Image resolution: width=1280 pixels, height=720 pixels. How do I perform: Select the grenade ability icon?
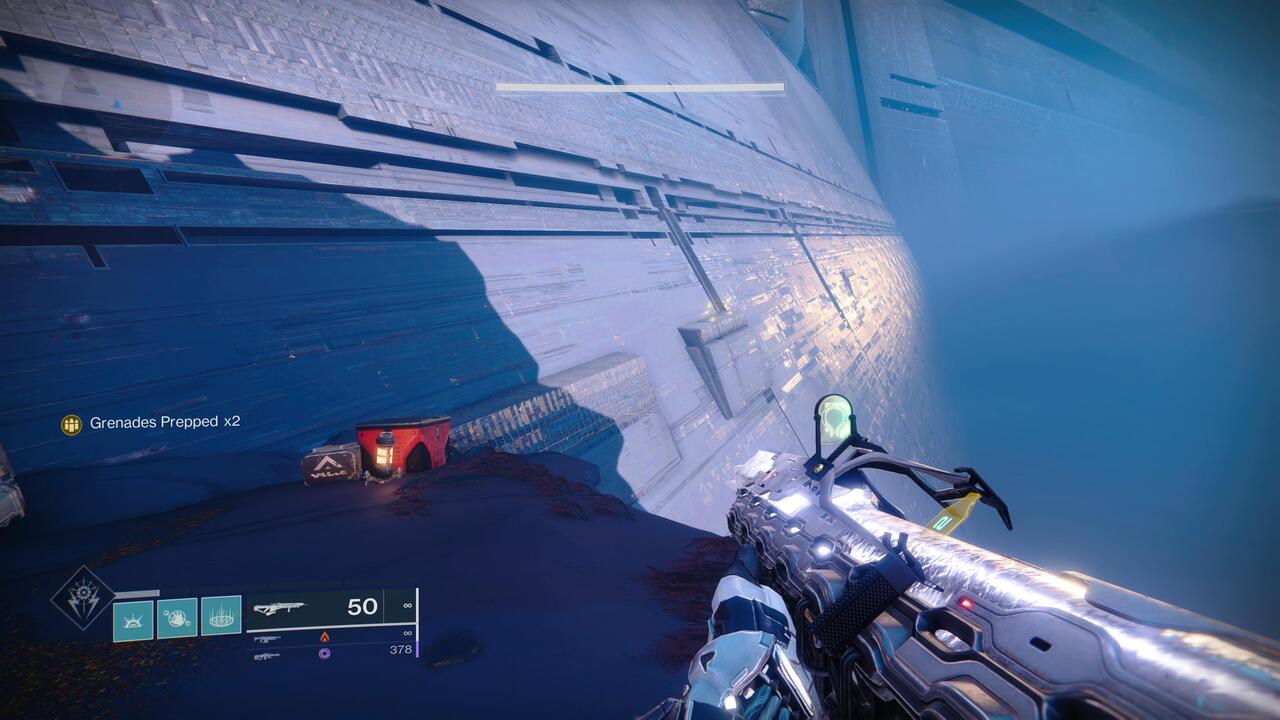pos(132,620)
